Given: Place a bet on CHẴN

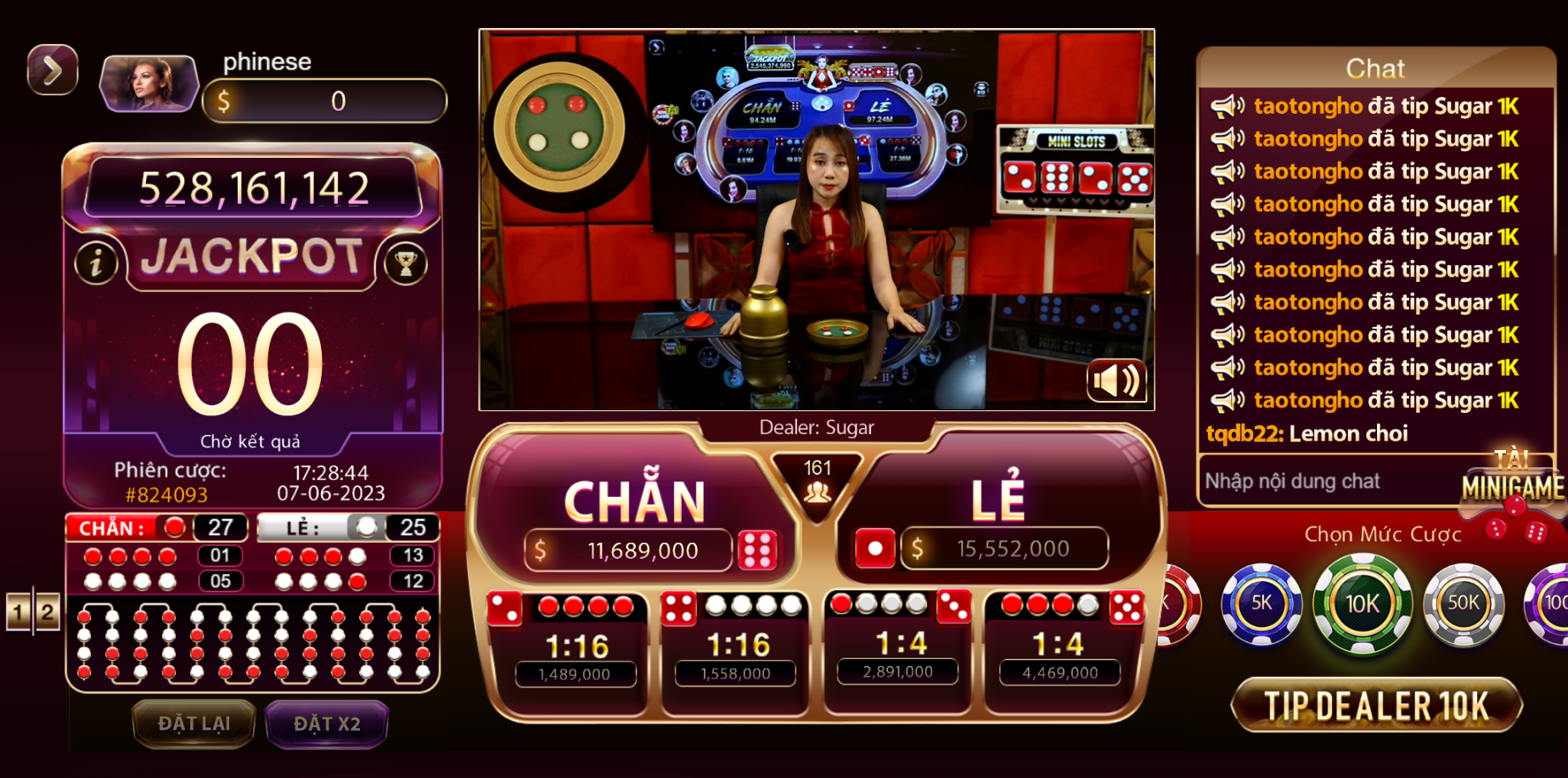Looking at the screenshot, I should [x=635, y=501].
